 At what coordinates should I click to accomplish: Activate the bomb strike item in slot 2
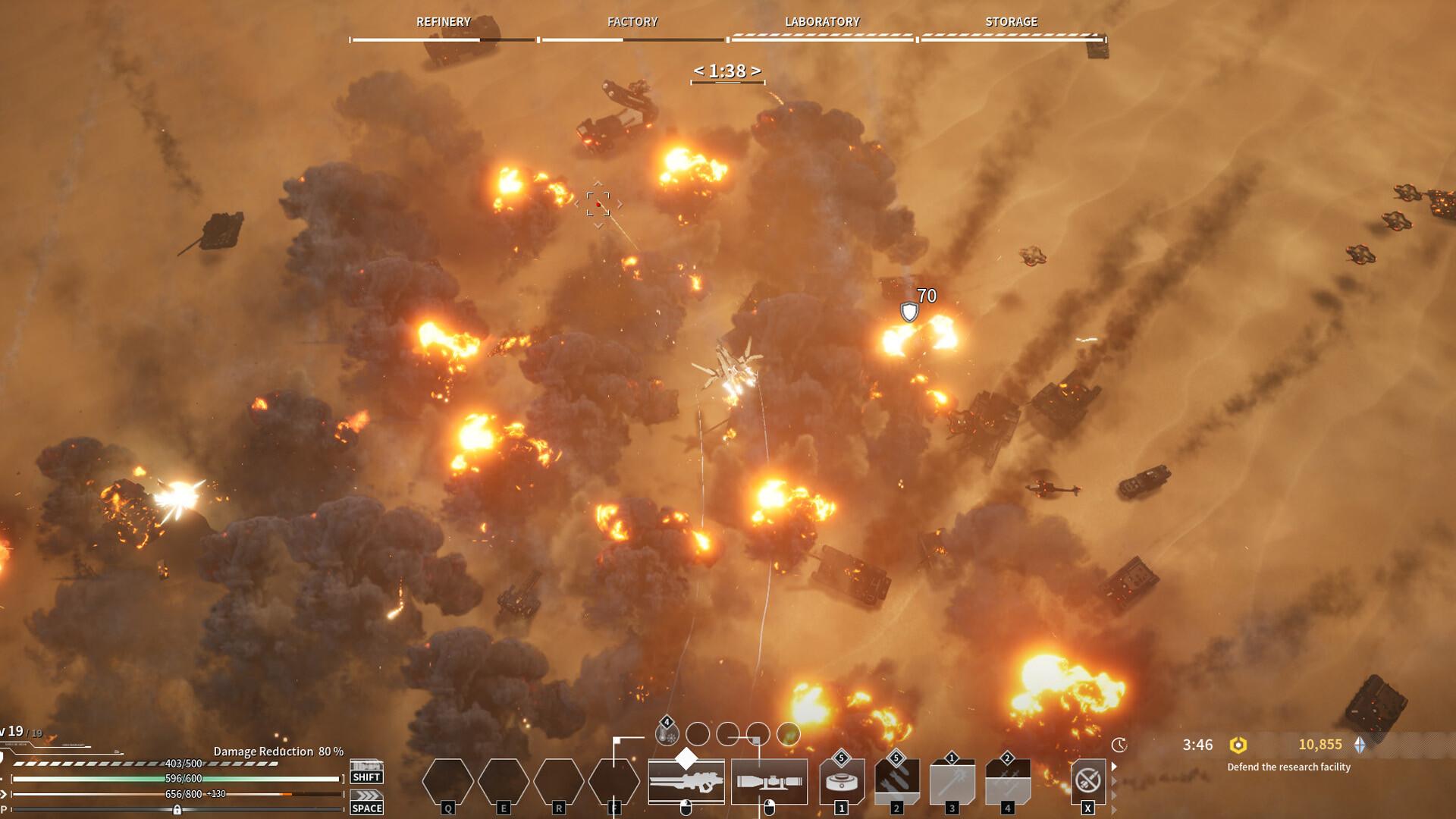(x=896, y=781)
